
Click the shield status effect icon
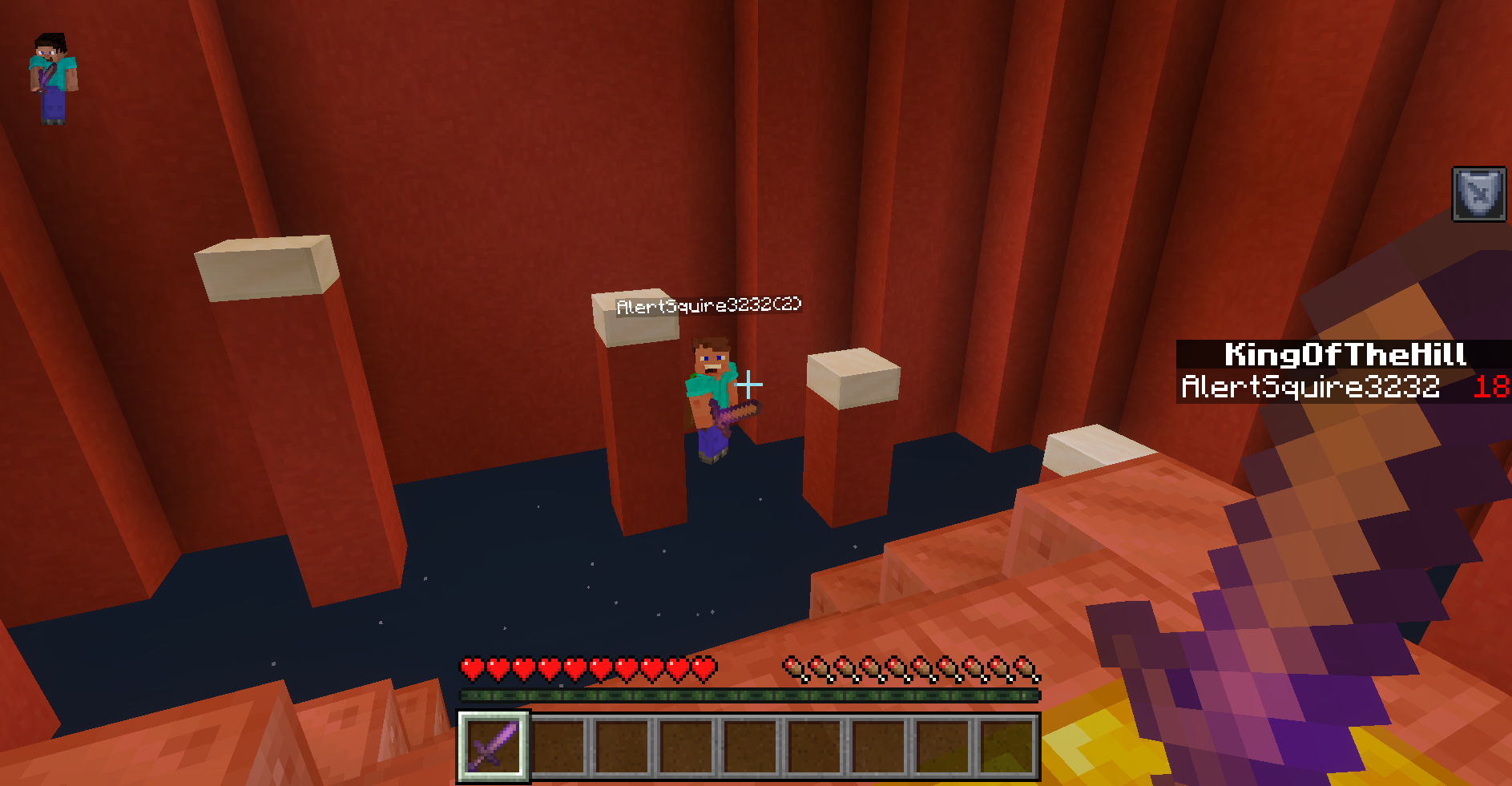[1478, 194]
